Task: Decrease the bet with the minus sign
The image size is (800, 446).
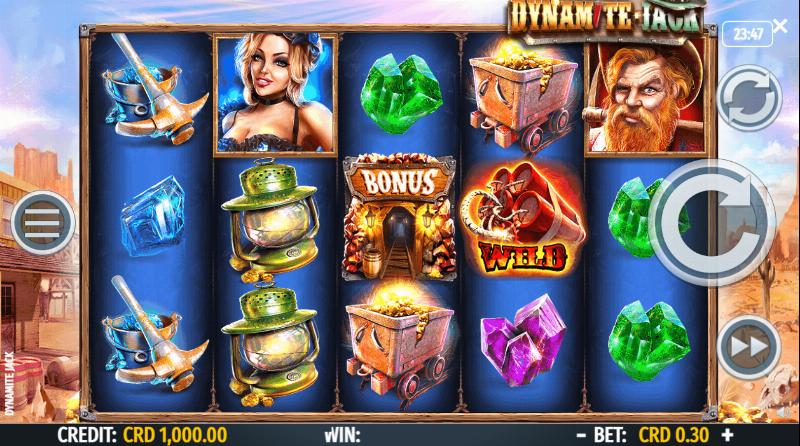Action: point(580,436)
